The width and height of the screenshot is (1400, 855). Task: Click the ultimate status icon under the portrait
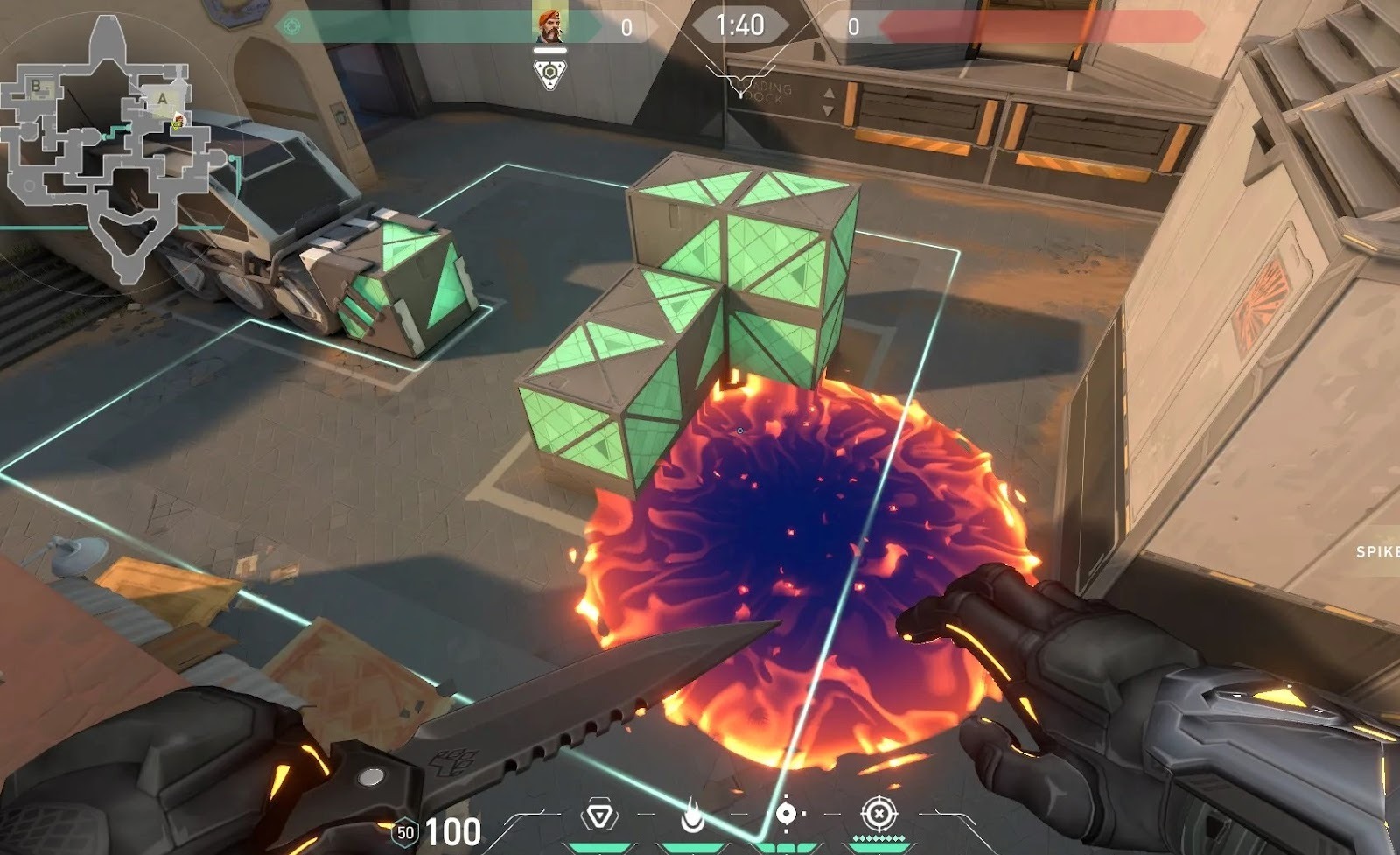click(549, 74)
